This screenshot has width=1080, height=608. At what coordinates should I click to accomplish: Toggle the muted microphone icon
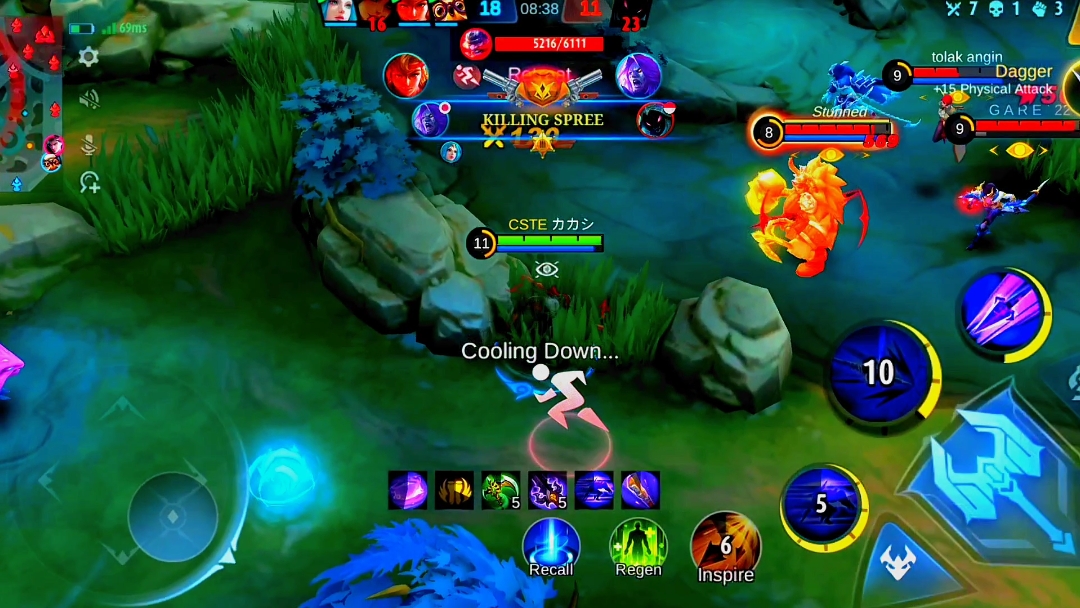pyautogui.click(x=89, y=142)
